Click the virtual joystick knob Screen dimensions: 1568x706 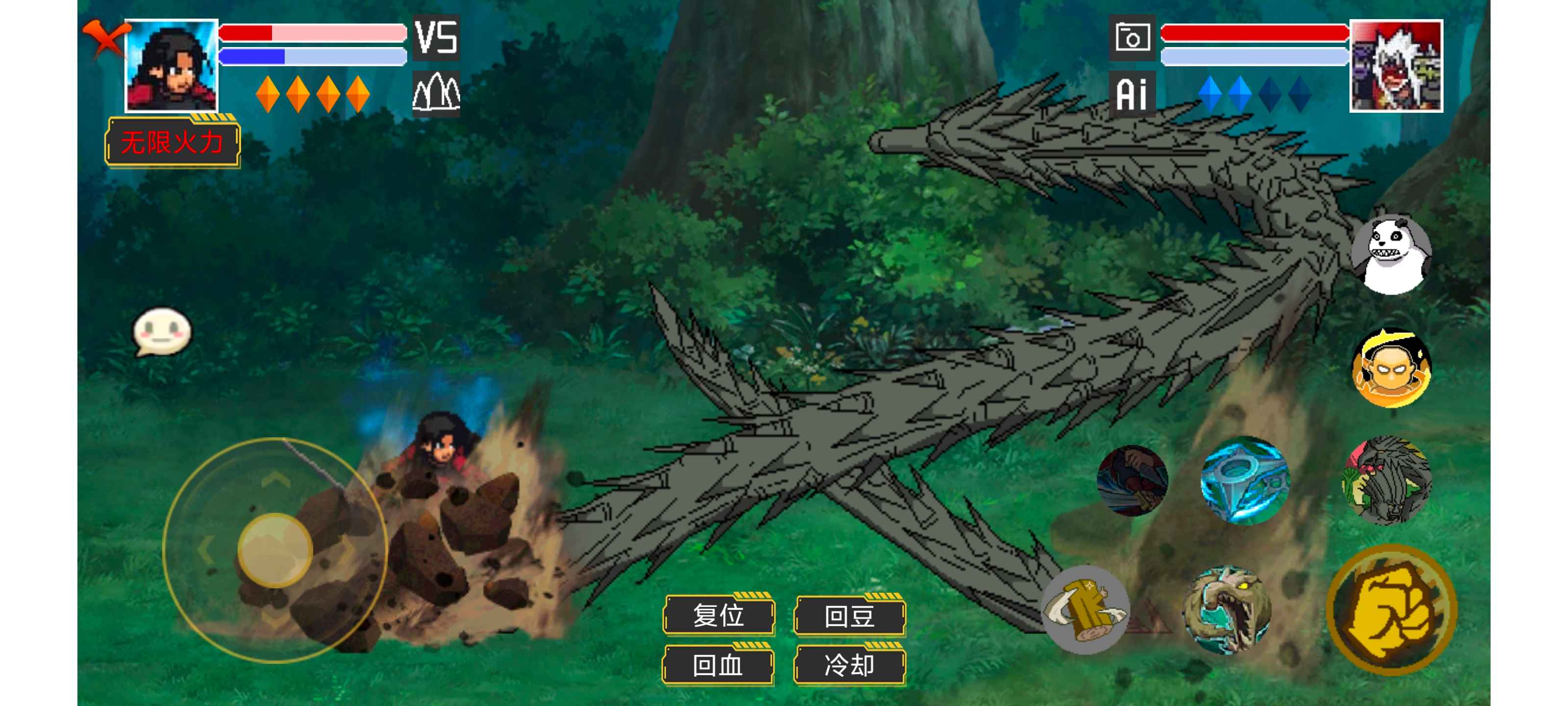pos(275,550)
